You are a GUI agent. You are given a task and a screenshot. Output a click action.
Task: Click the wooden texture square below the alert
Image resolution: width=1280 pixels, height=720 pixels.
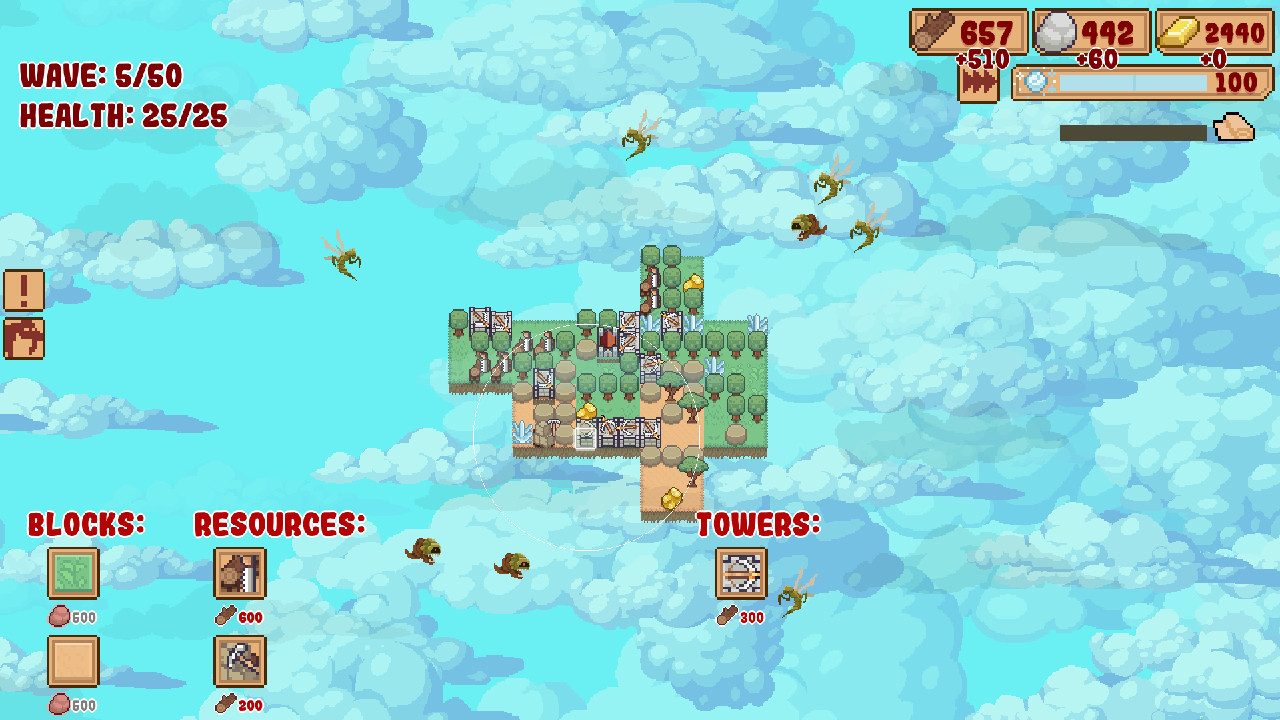[x=25, y=338]
